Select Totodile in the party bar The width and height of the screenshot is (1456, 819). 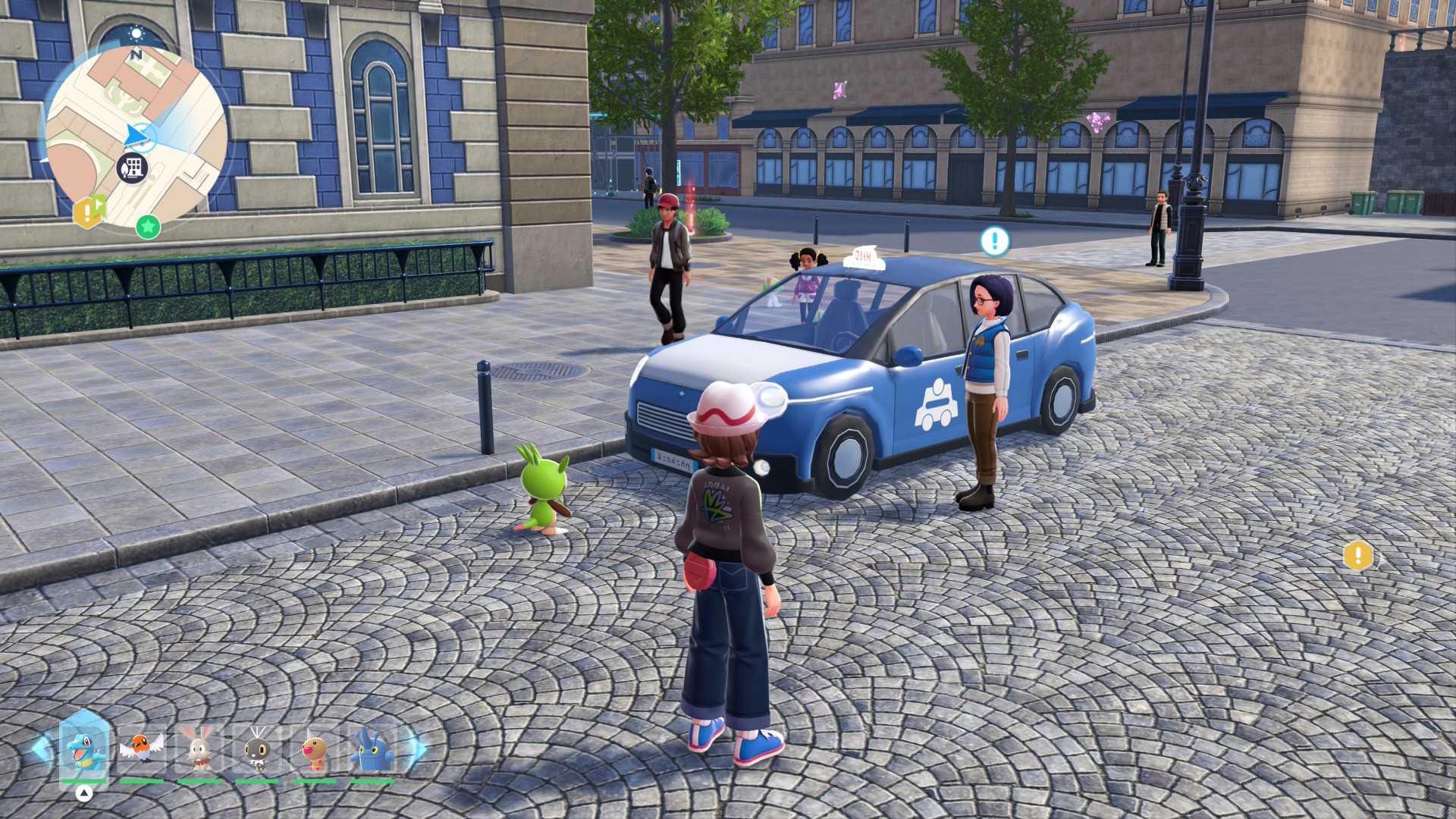coord(84,748)
